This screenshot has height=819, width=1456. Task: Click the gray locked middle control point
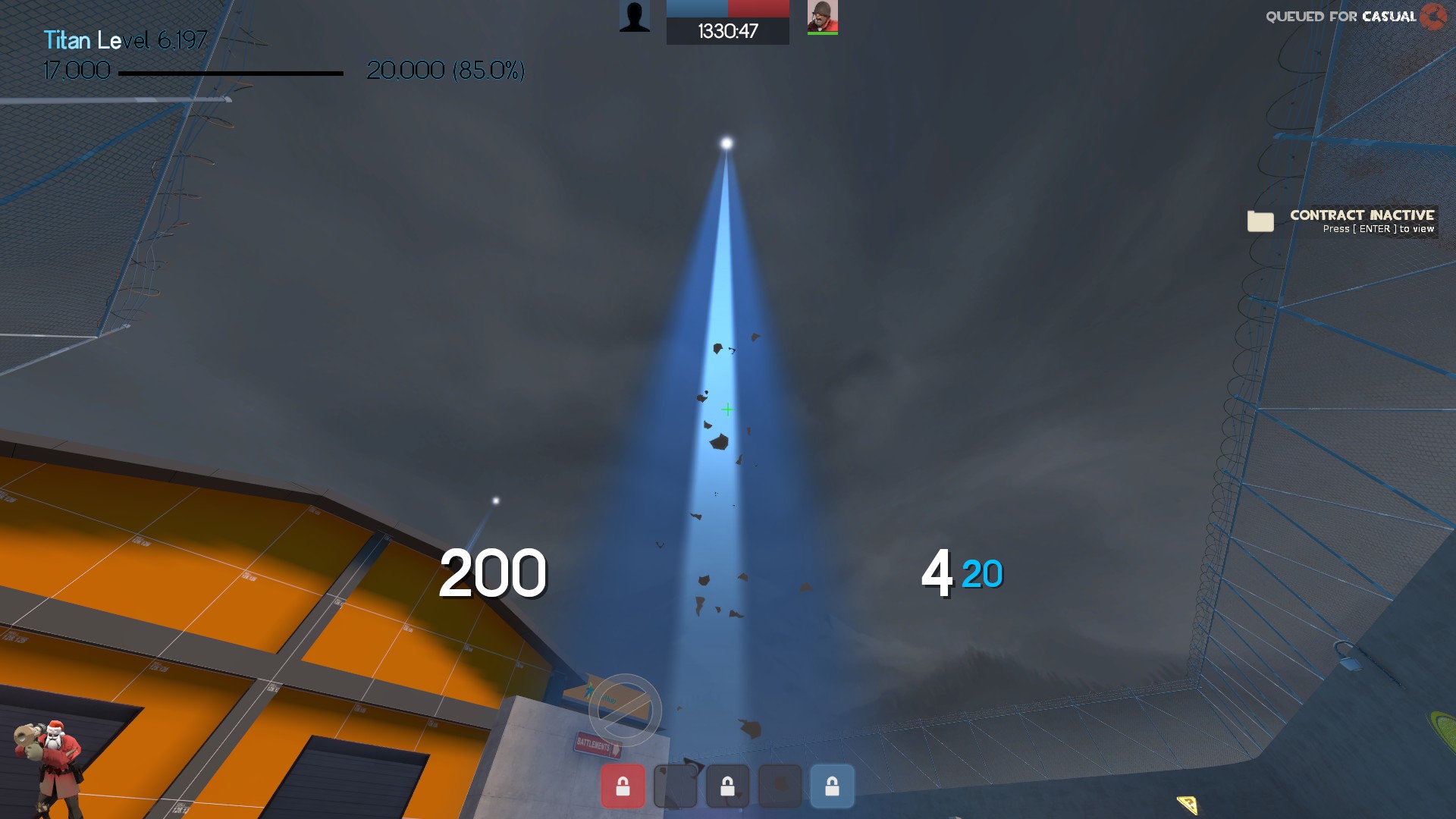727,786
